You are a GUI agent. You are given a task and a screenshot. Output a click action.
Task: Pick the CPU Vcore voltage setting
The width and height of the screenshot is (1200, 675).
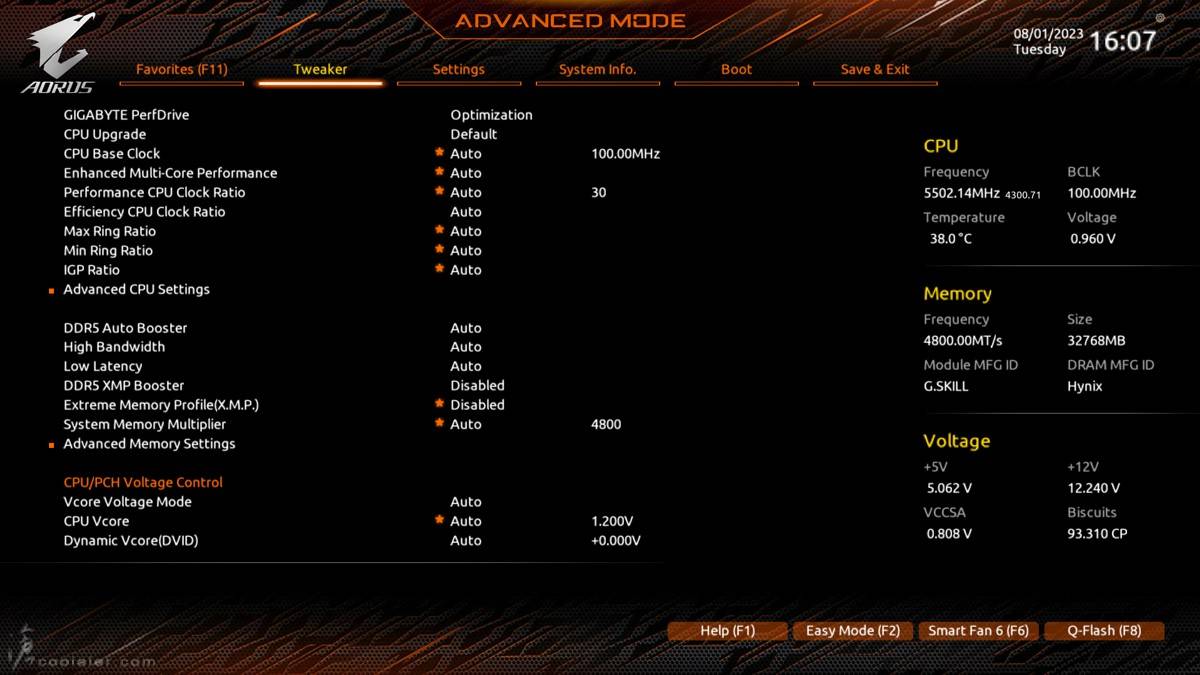click(x=96, y=521)
